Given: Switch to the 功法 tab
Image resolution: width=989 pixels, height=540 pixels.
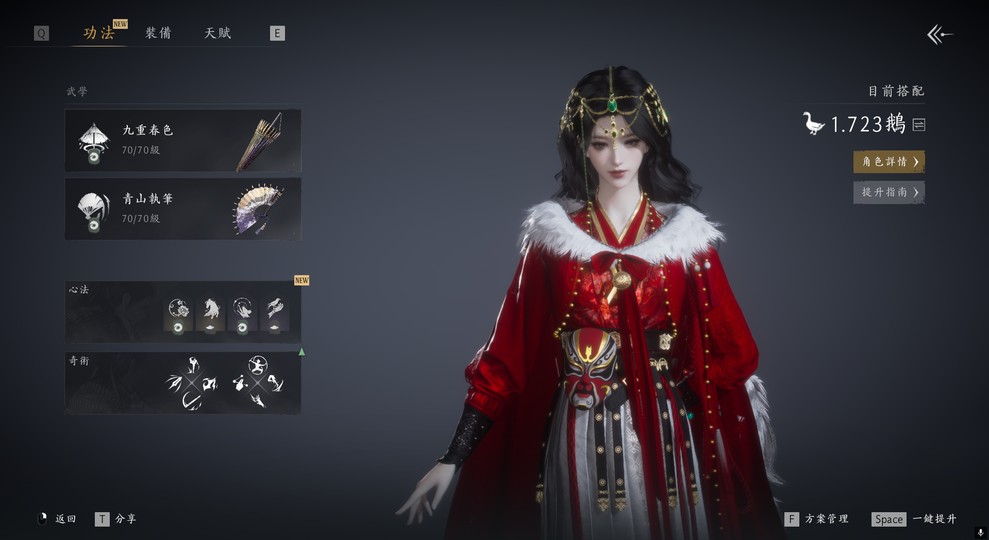Looking at the screenshot, I should [x=99, y=33].
